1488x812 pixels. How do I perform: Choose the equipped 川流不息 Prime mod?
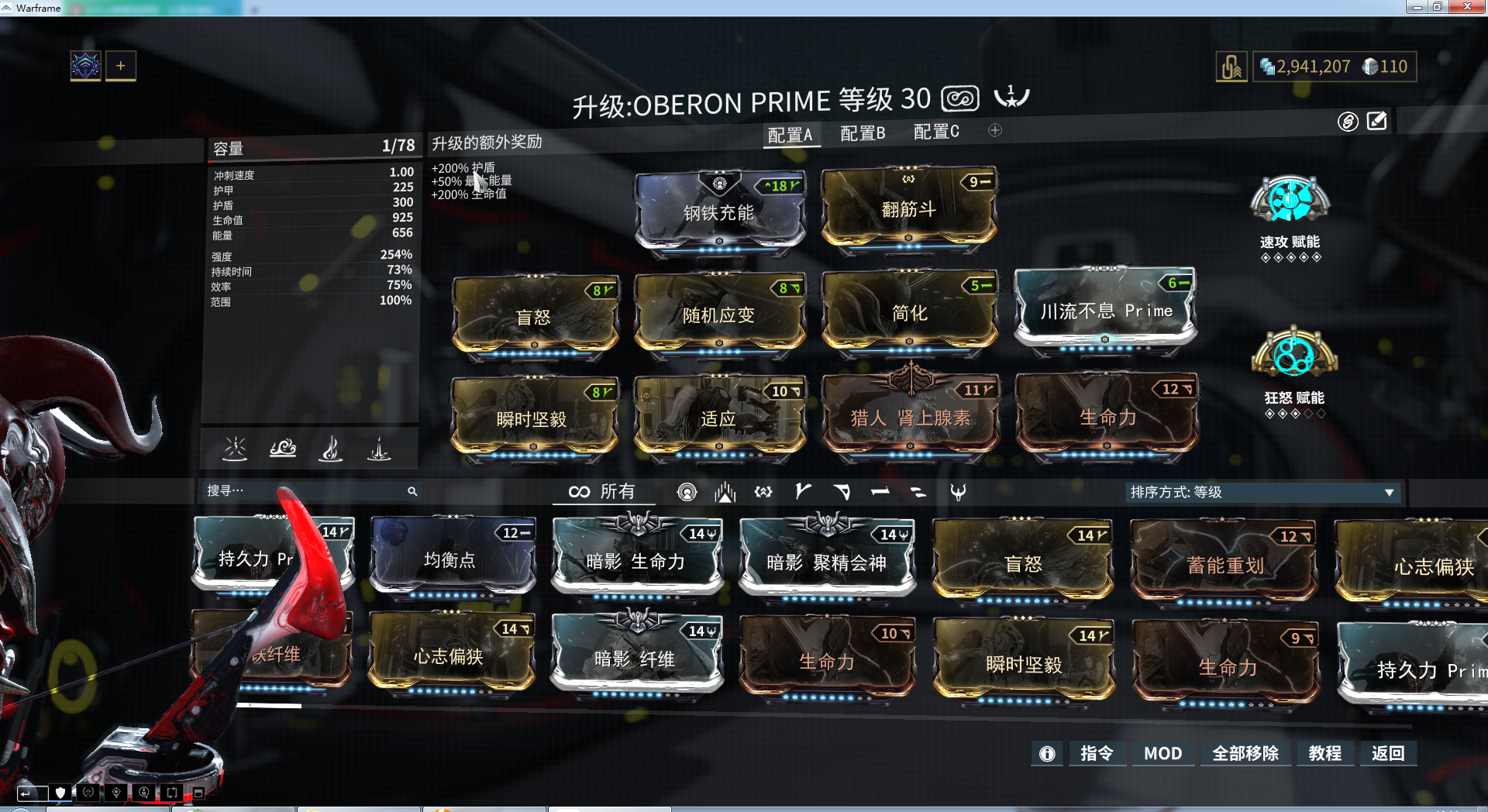point(1105,310)
